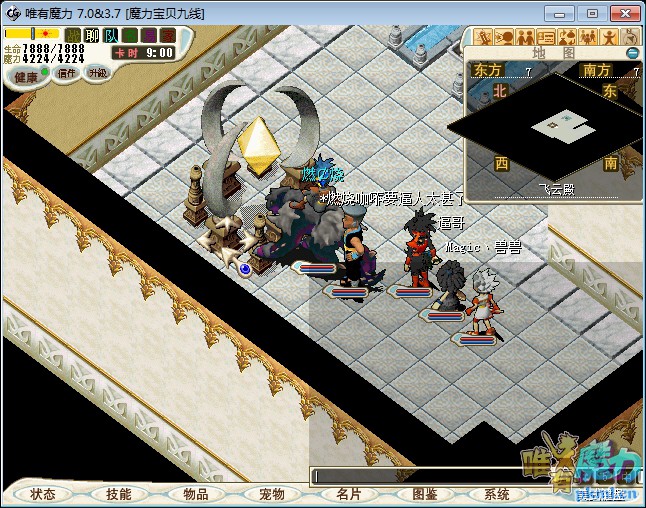The width and height of the screenshot is (646, 508).
Task: Toggle the 队 (team) mode icon
Action: (111, 35)
